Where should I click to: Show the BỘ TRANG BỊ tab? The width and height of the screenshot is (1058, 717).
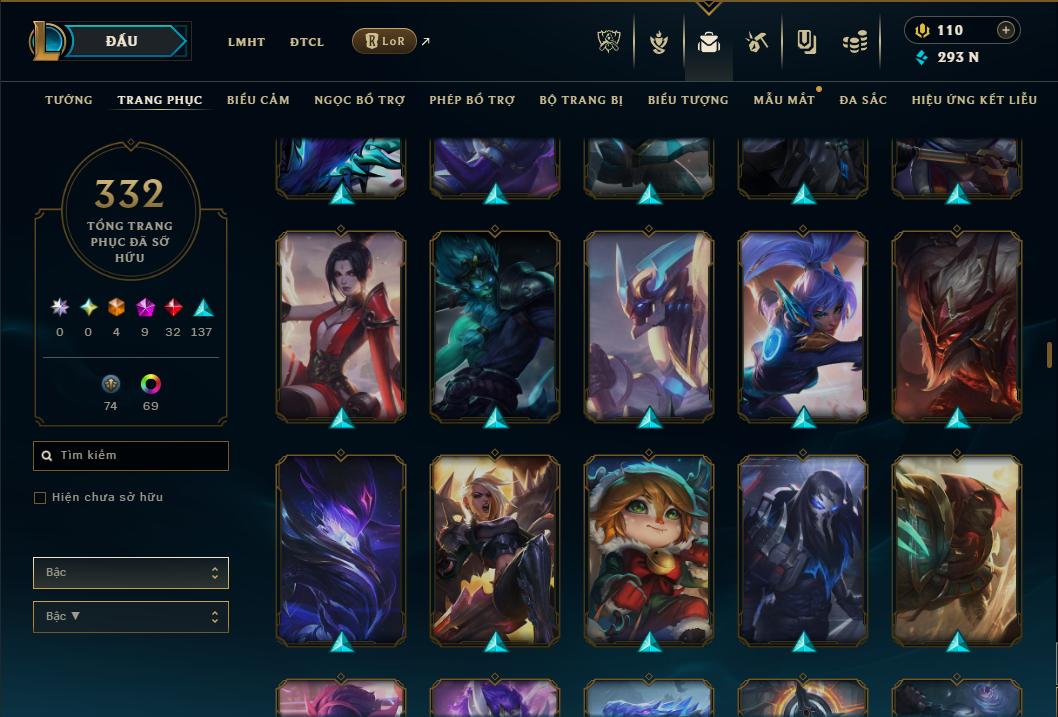pos(581,100)
